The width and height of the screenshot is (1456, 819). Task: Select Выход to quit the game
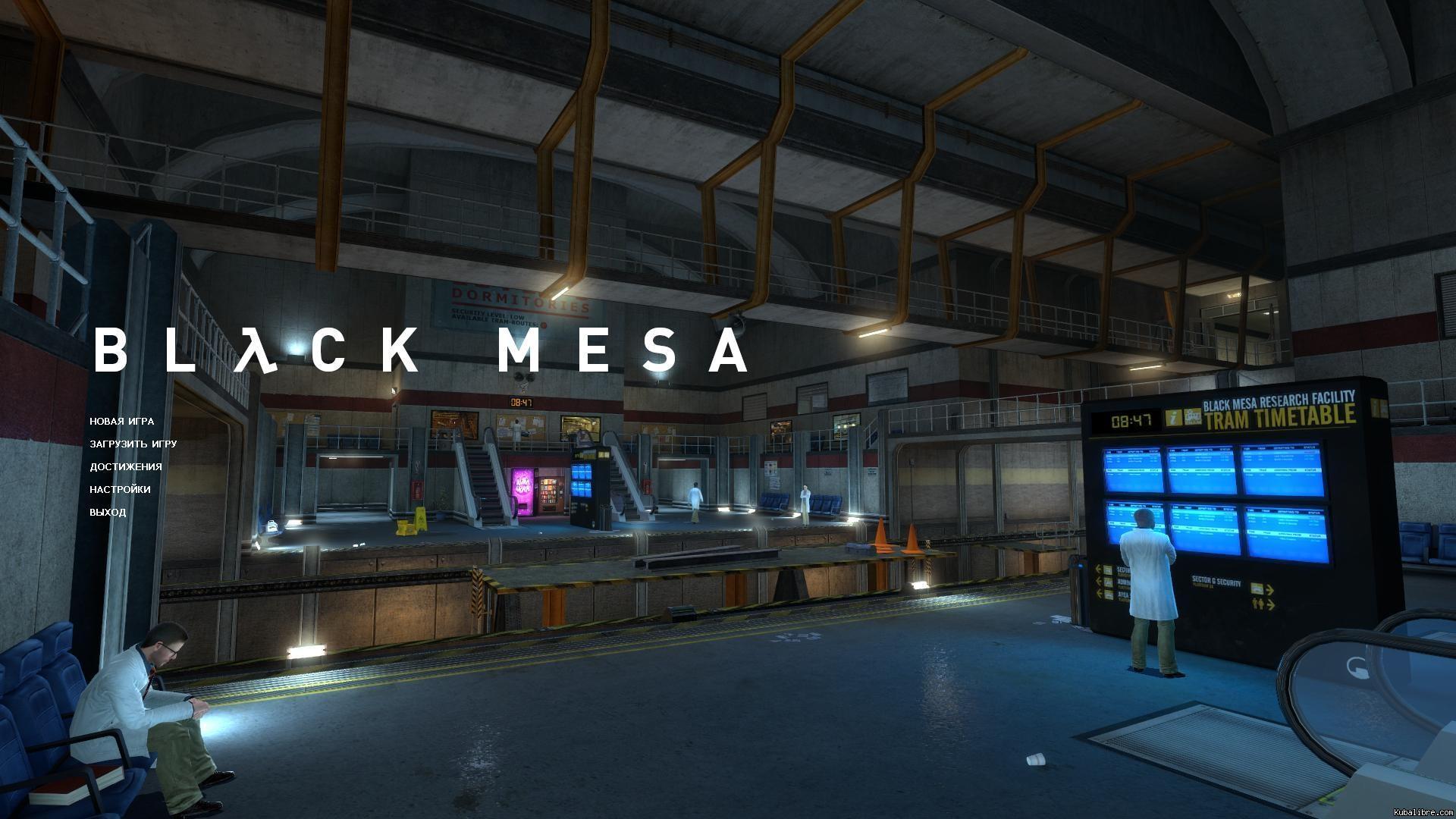108,513
